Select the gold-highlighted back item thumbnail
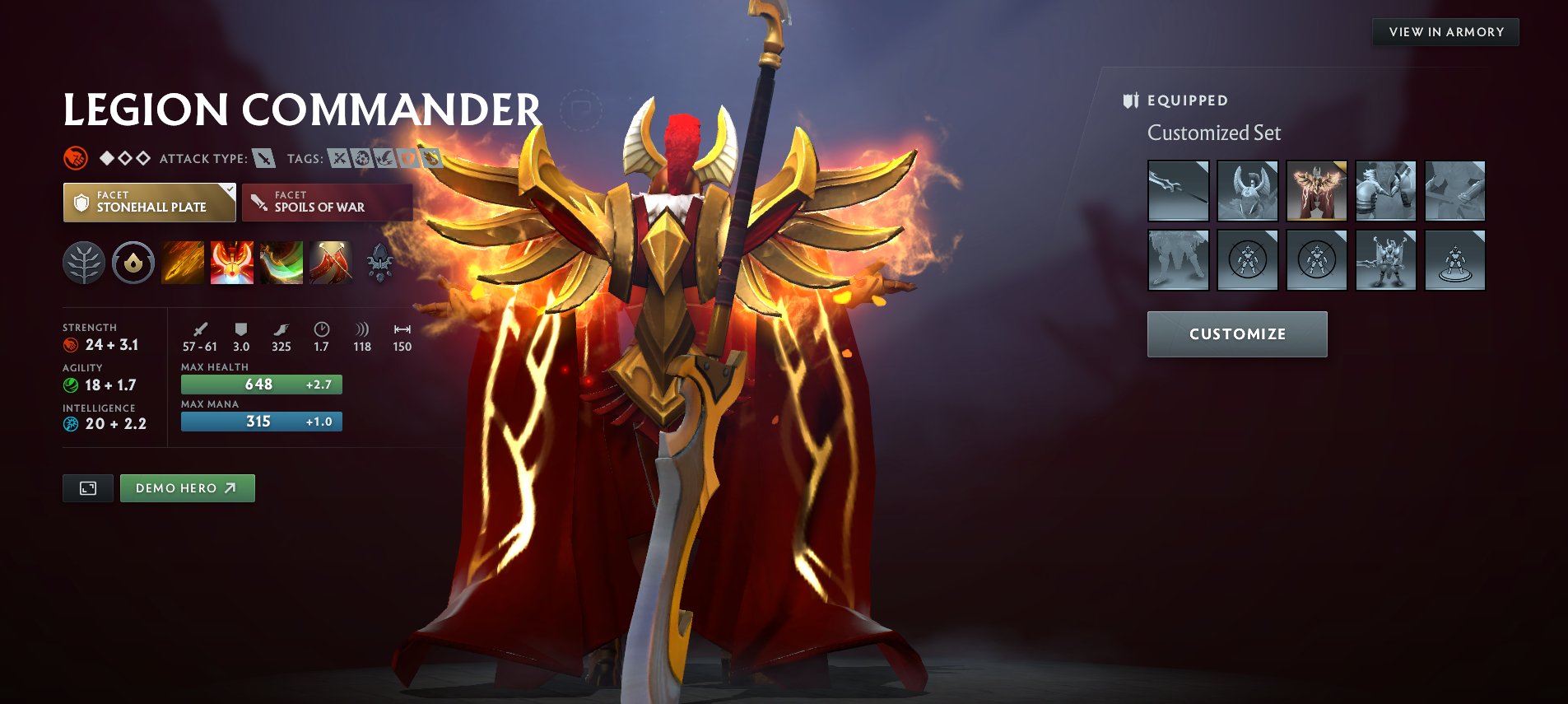Screen dimensions: 1568x704 point(1316,191)
